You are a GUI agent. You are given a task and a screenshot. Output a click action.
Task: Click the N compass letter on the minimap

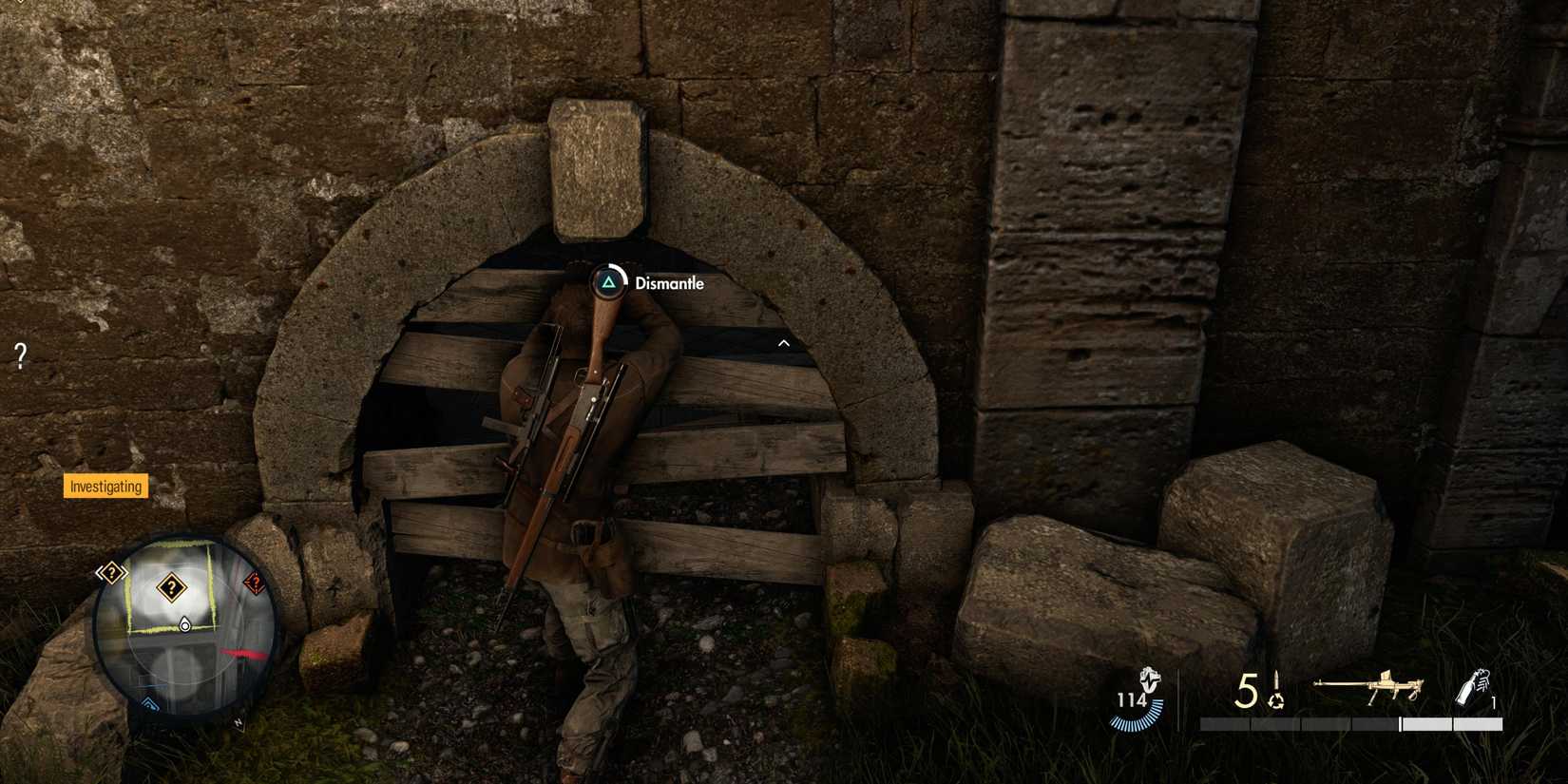click(x=239, y=722)
